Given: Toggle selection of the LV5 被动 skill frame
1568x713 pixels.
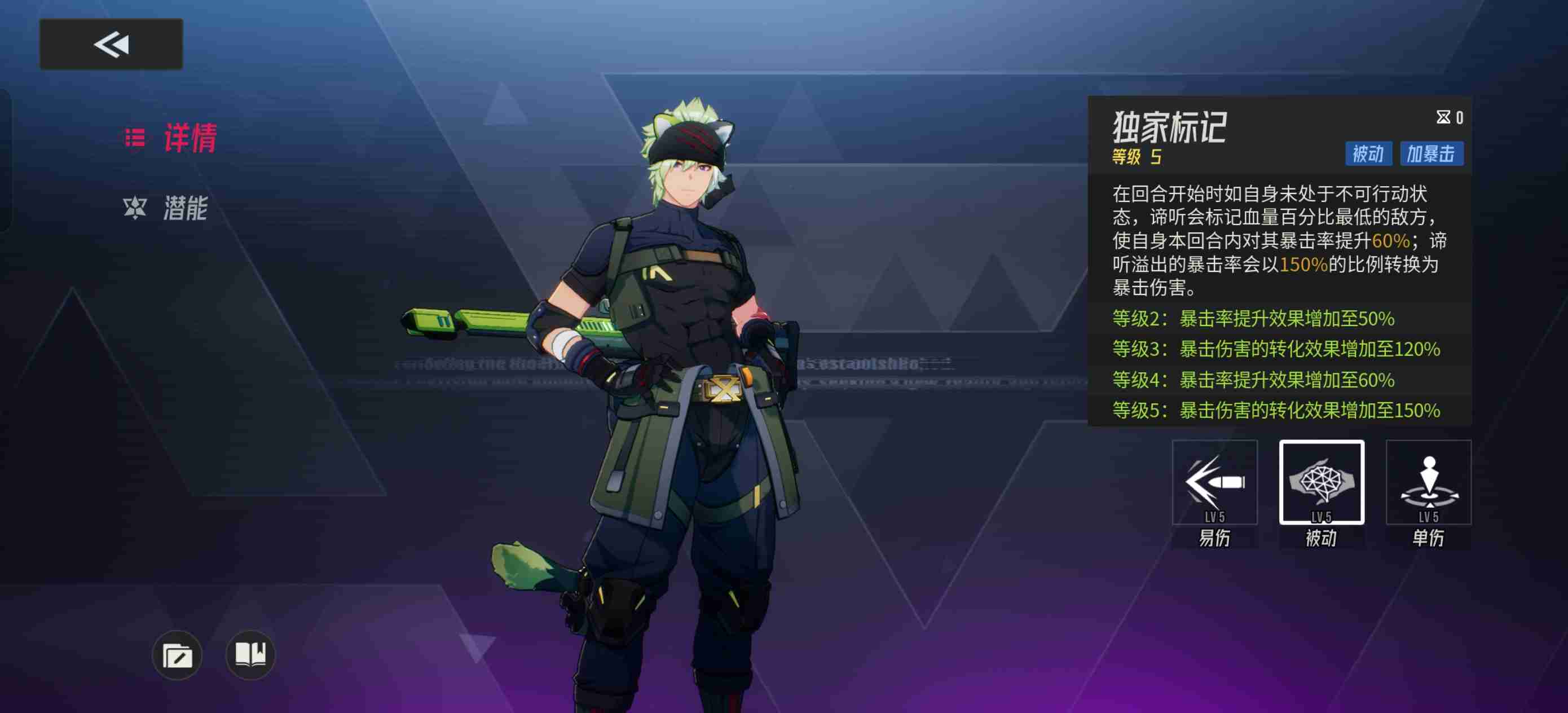Looking at the screenshot, I should (1322, 484).
